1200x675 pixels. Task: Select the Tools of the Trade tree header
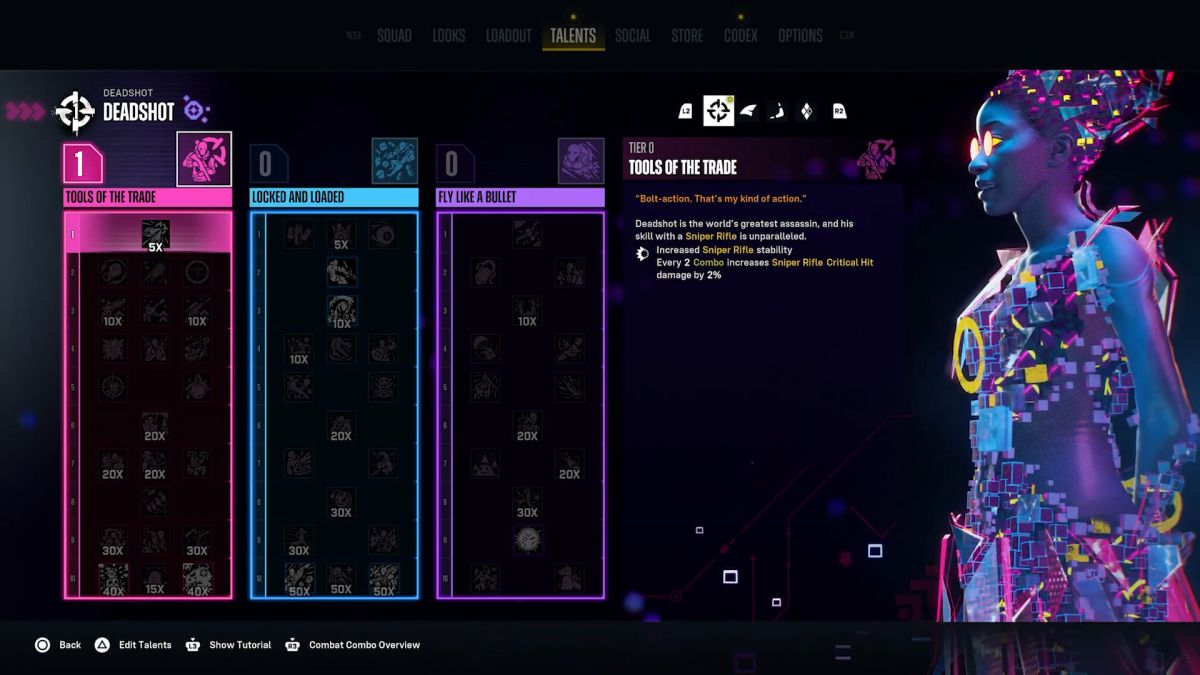pos(148,197)
